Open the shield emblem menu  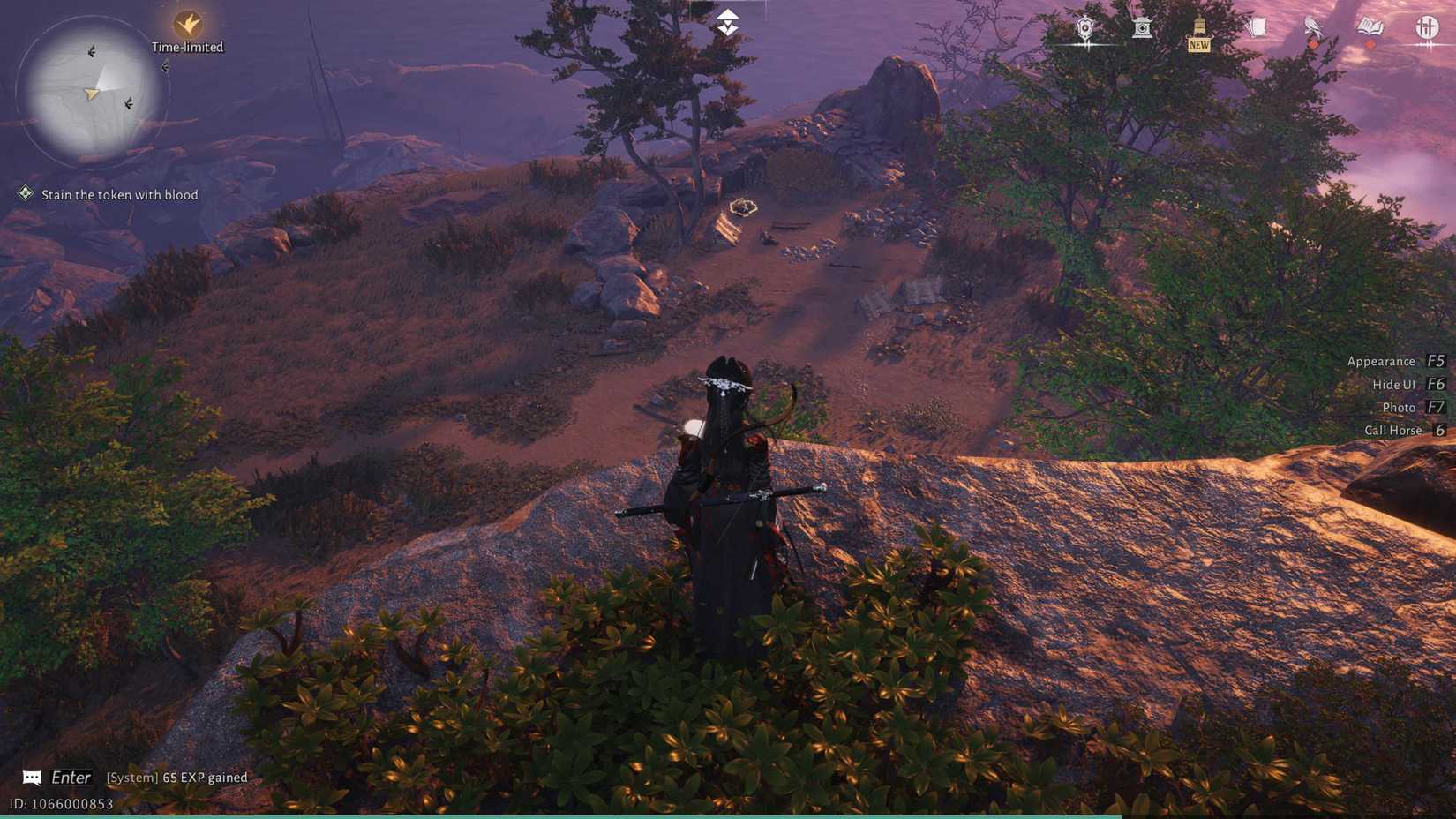(x=1084, y=26)
